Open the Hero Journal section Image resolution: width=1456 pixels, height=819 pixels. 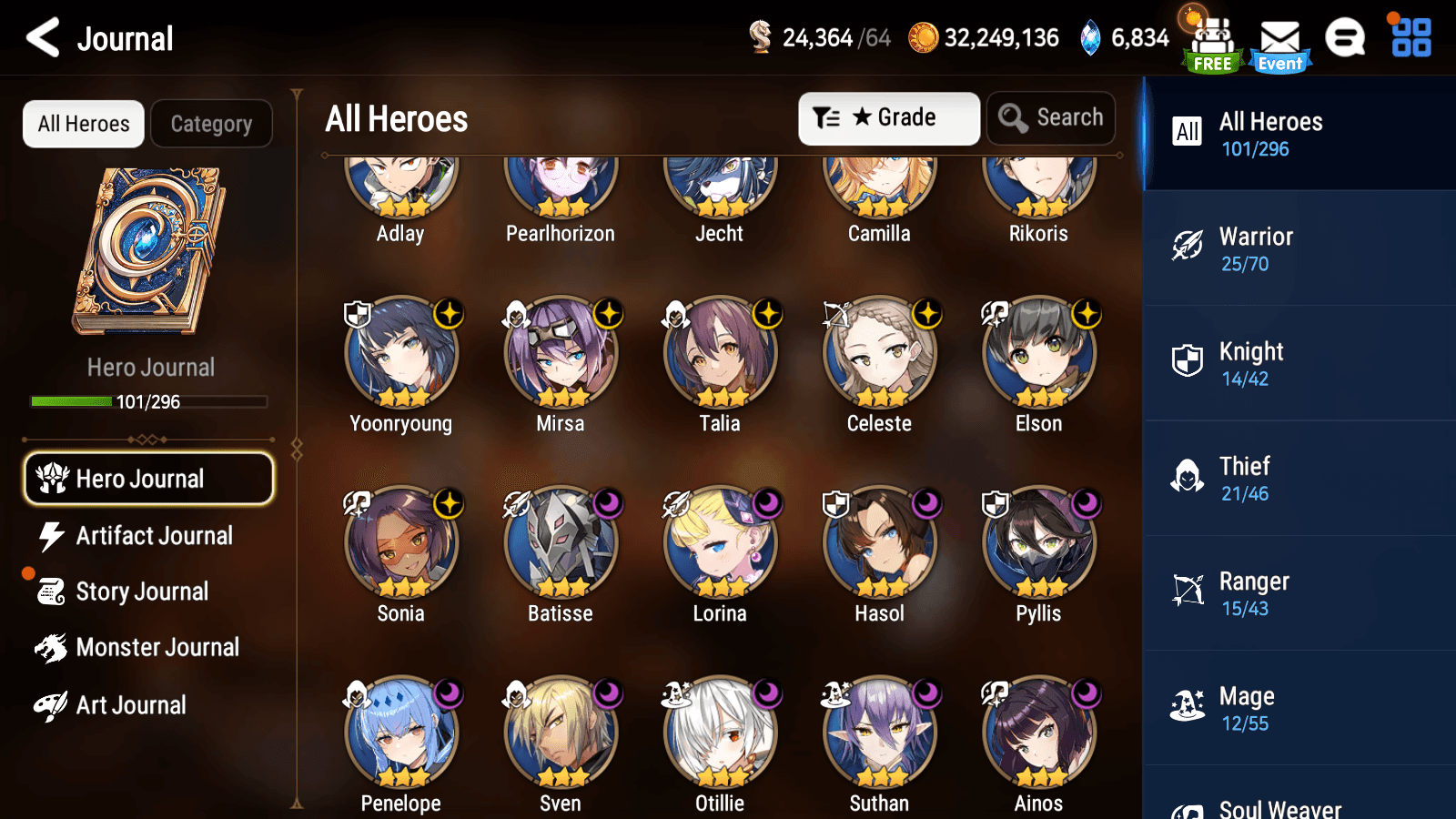click(x=148, y=479)
